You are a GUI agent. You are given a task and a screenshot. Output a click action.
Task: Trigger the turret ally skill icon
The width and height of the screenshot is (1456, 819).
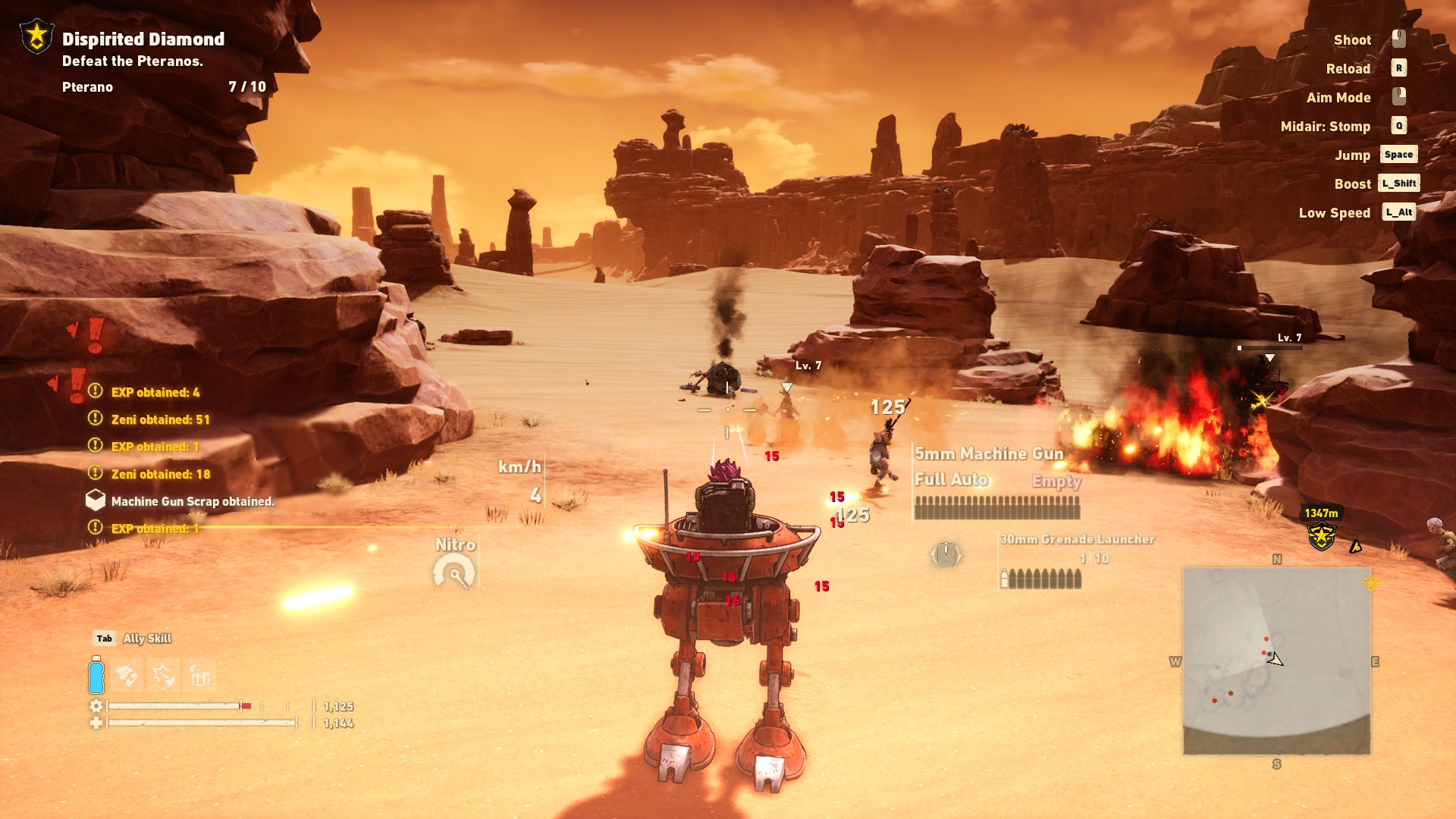pyautogui.click(x=200, y=675)
